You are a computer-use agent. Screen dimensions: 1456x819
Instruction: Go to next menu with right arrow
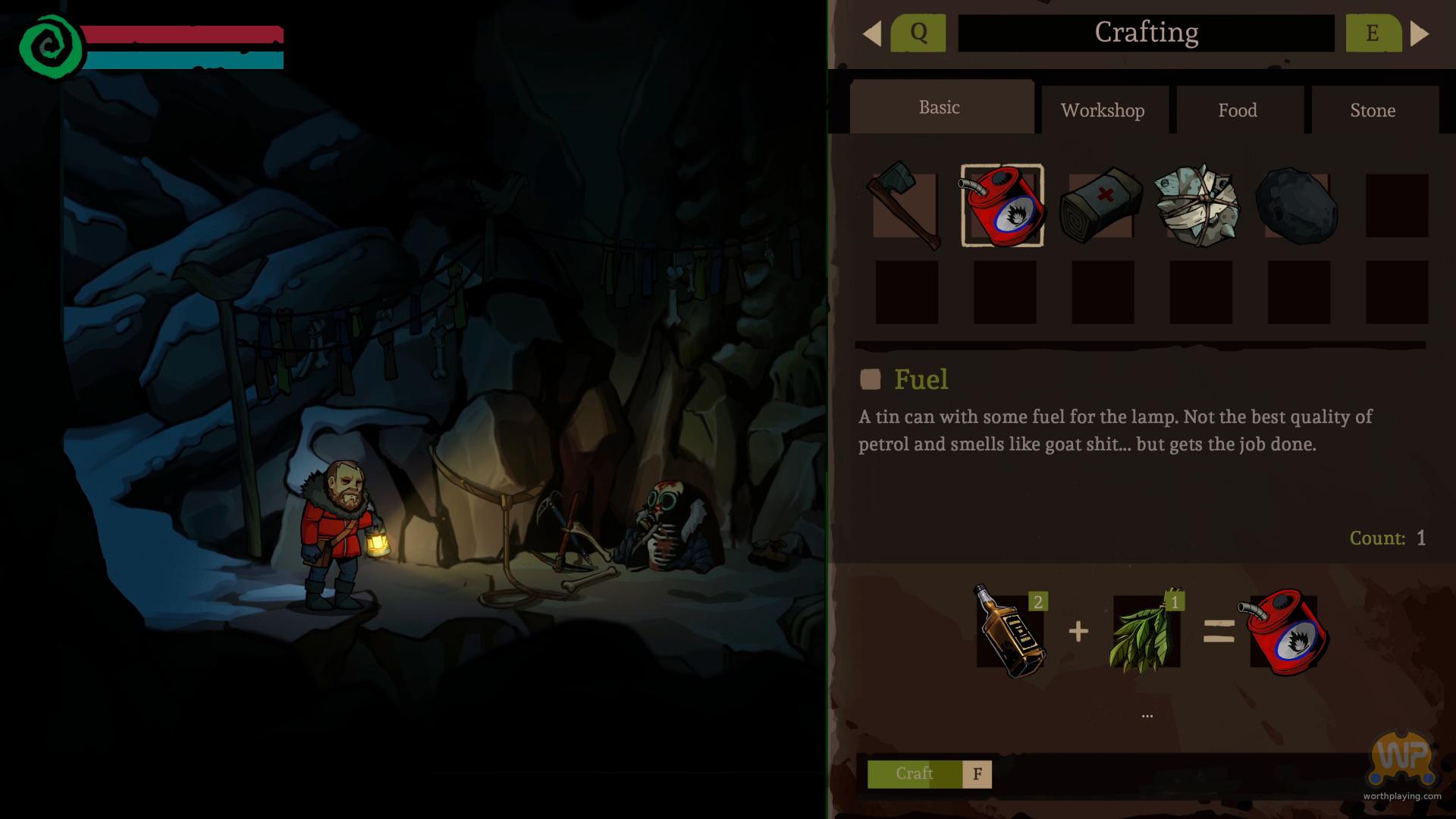point(1420,33)
